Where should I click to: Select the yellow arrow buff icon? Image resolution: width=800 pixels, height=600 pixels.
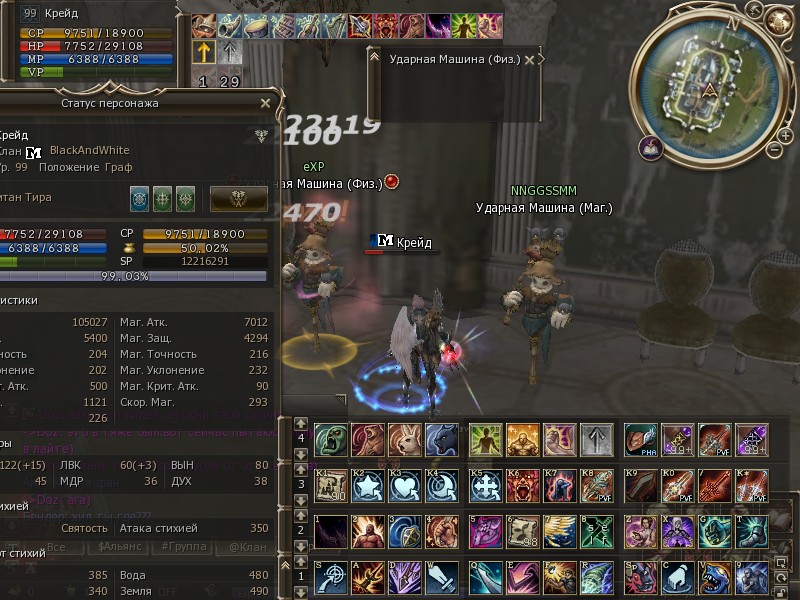[203, 52]
